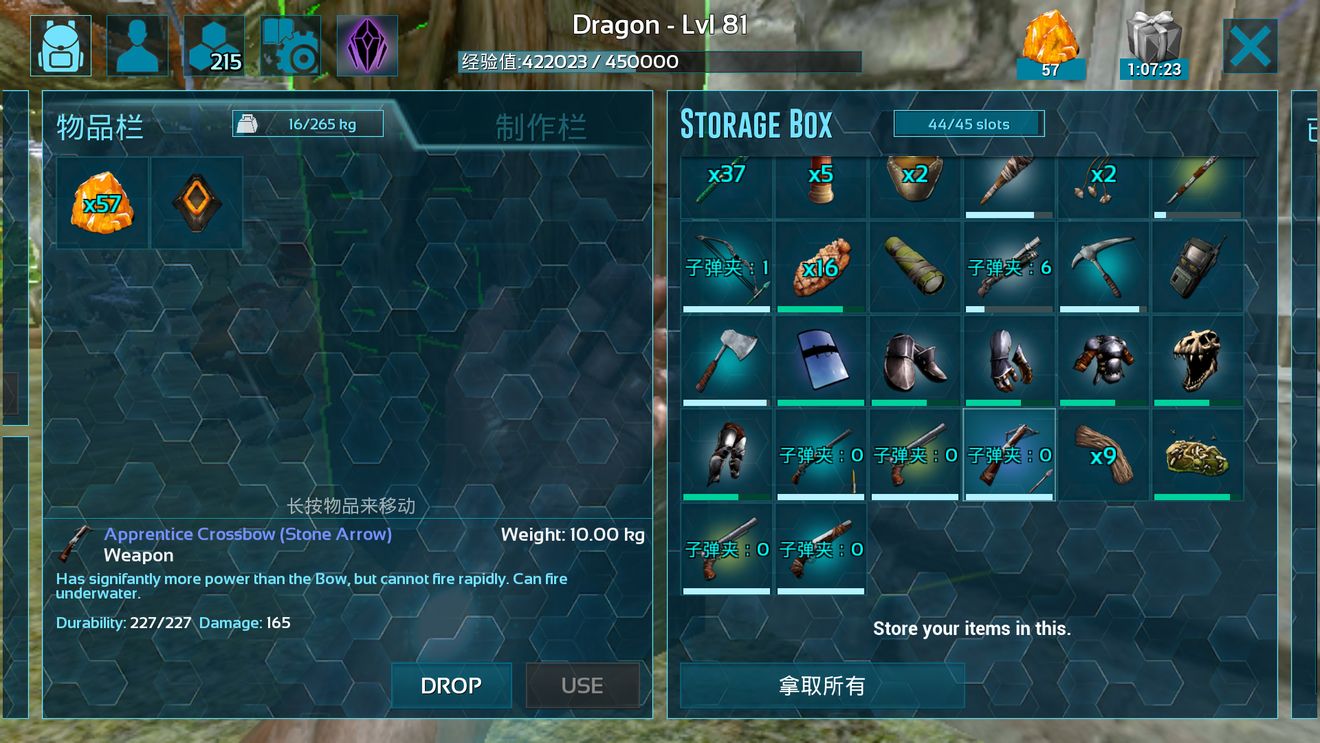Switch to the 制作栏 crafting tab
The width and height of the screenshot is (1320, 743).
coord(540,127)
